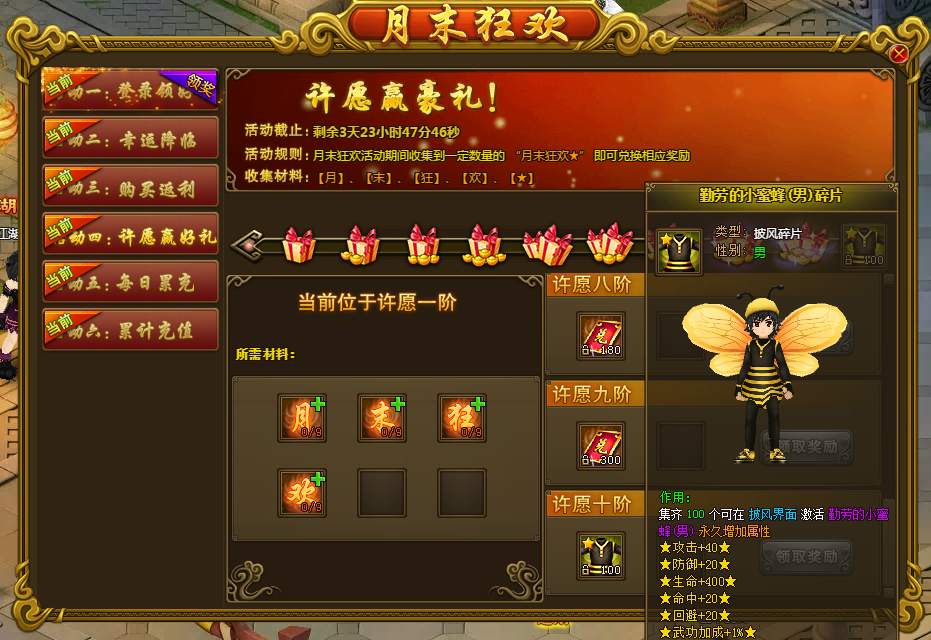The image size is (931, 640).
Task: Show 活动四 许愿赢好礼 tab
Action: [130, 233]
